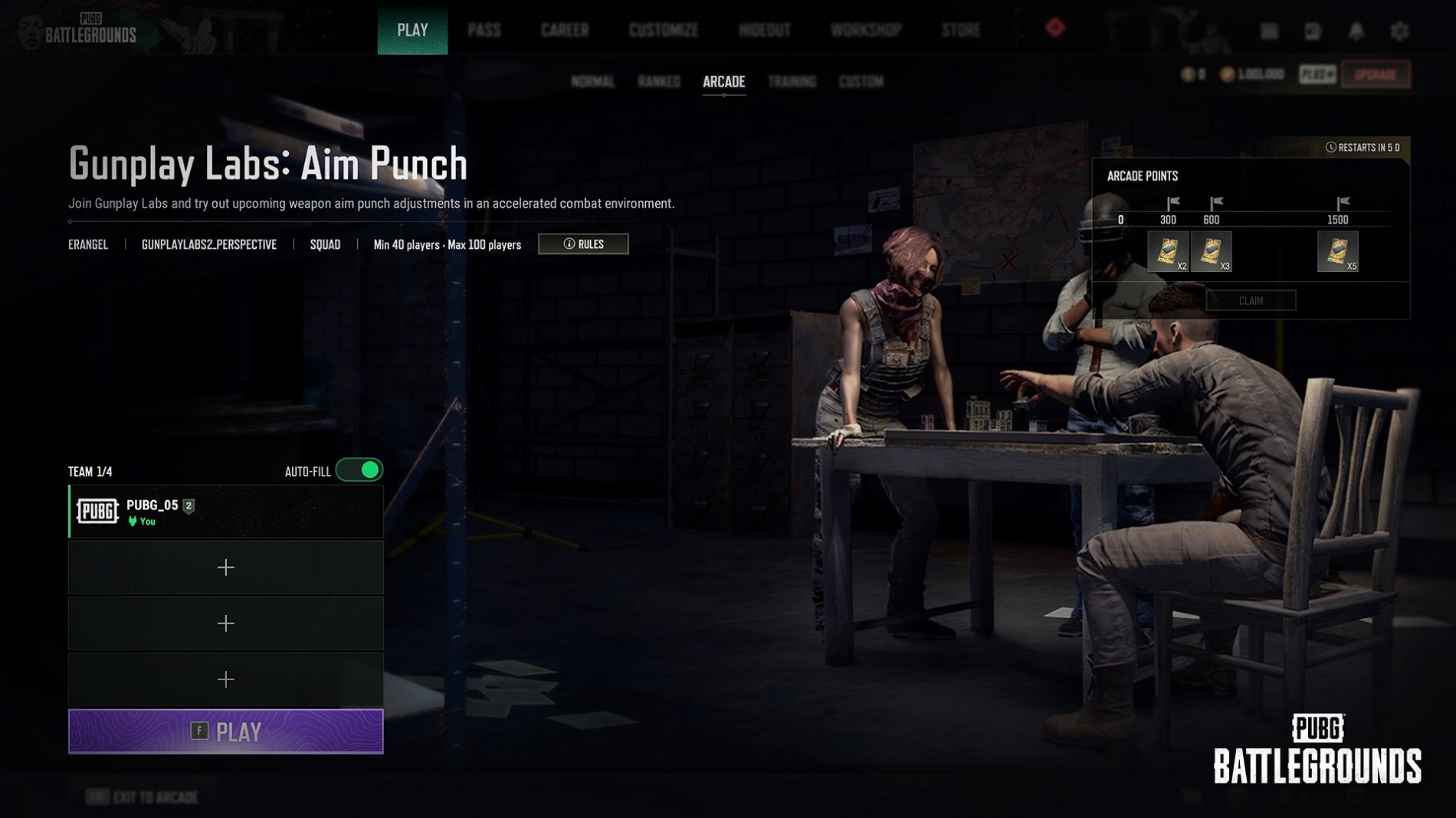Click the PLUS+ badge near Upgrade
The image size is (1456, 818).
tap(1317, 74)
